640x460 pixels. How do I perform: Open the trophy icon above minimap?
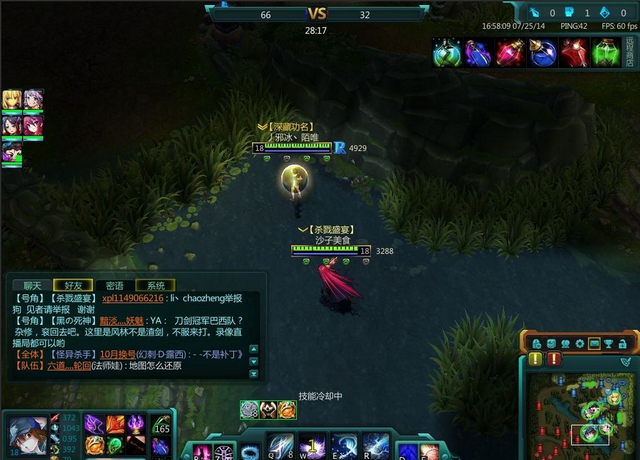pos(609,343)
